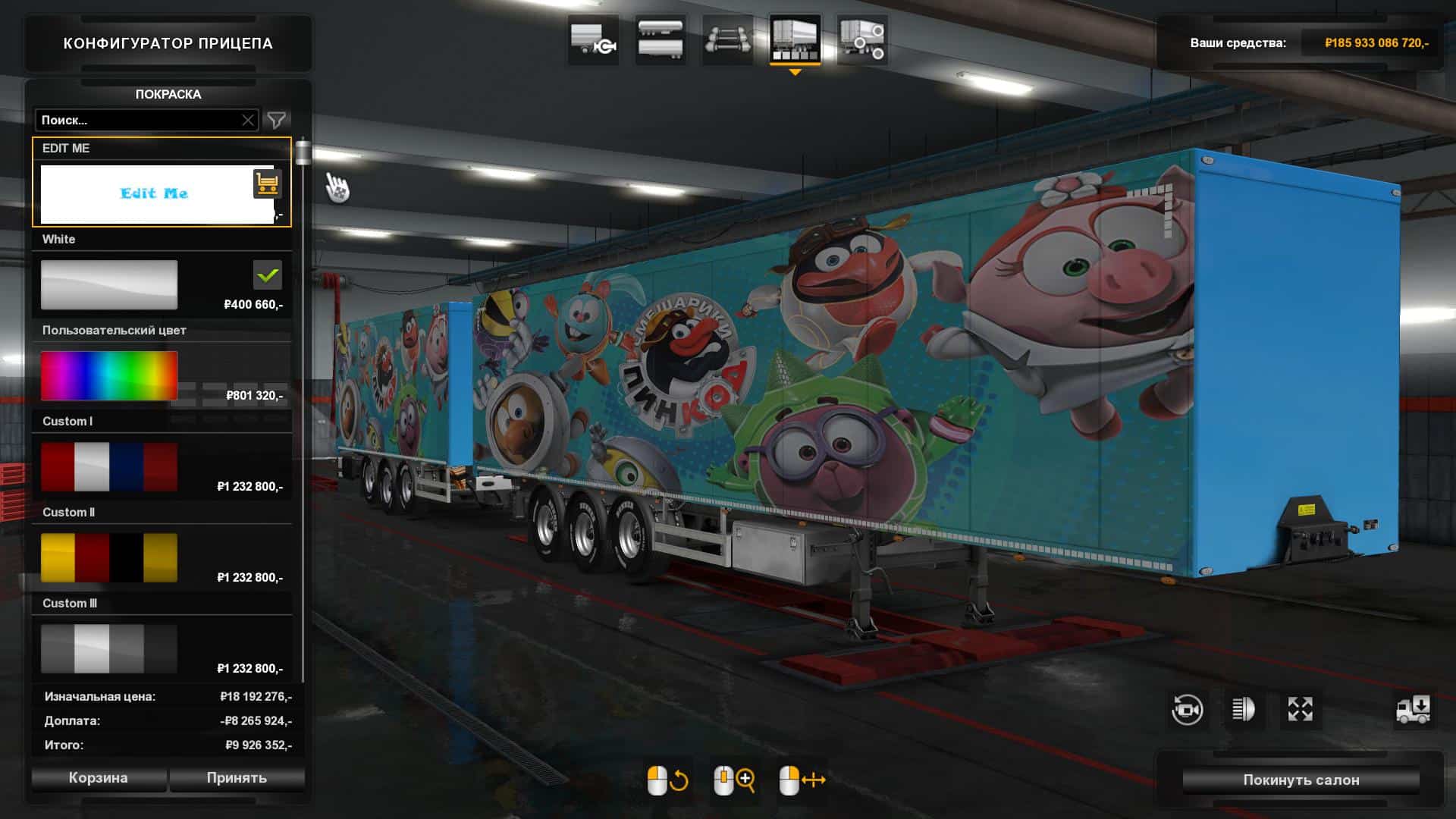Select Custom I red-white-blue paint

[x=109, y=466]
